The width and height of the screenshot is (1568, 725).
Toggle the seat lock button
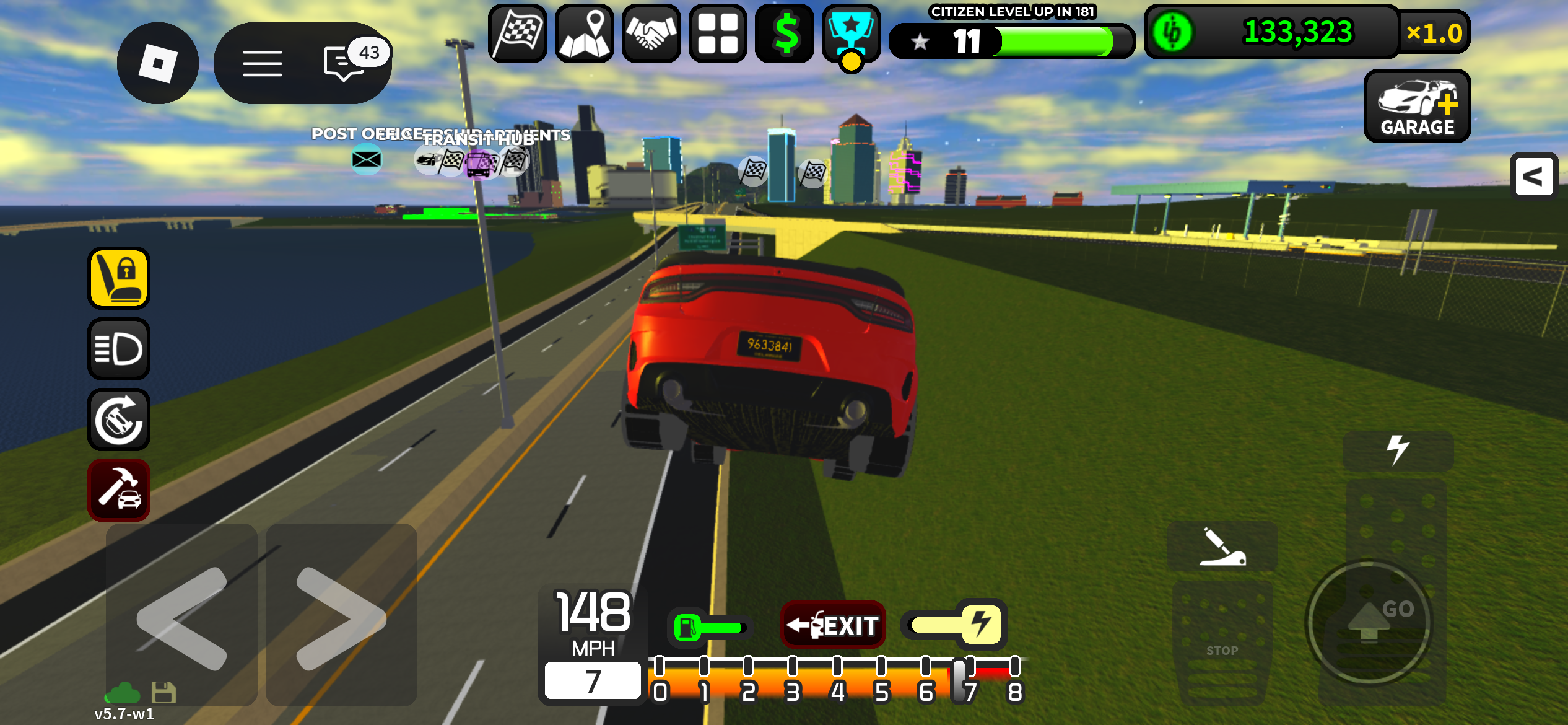point(119,278)
